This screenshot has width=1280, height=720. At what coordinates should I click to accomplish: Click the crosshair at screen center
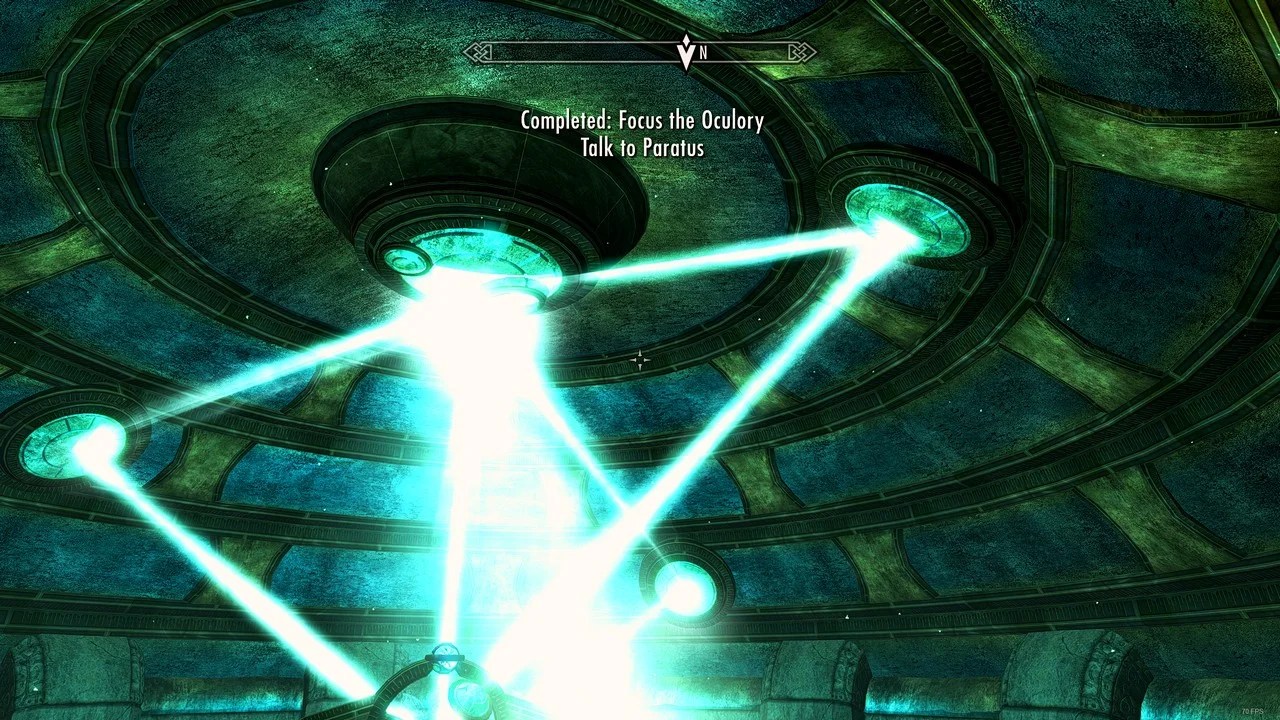click(640, 359)
